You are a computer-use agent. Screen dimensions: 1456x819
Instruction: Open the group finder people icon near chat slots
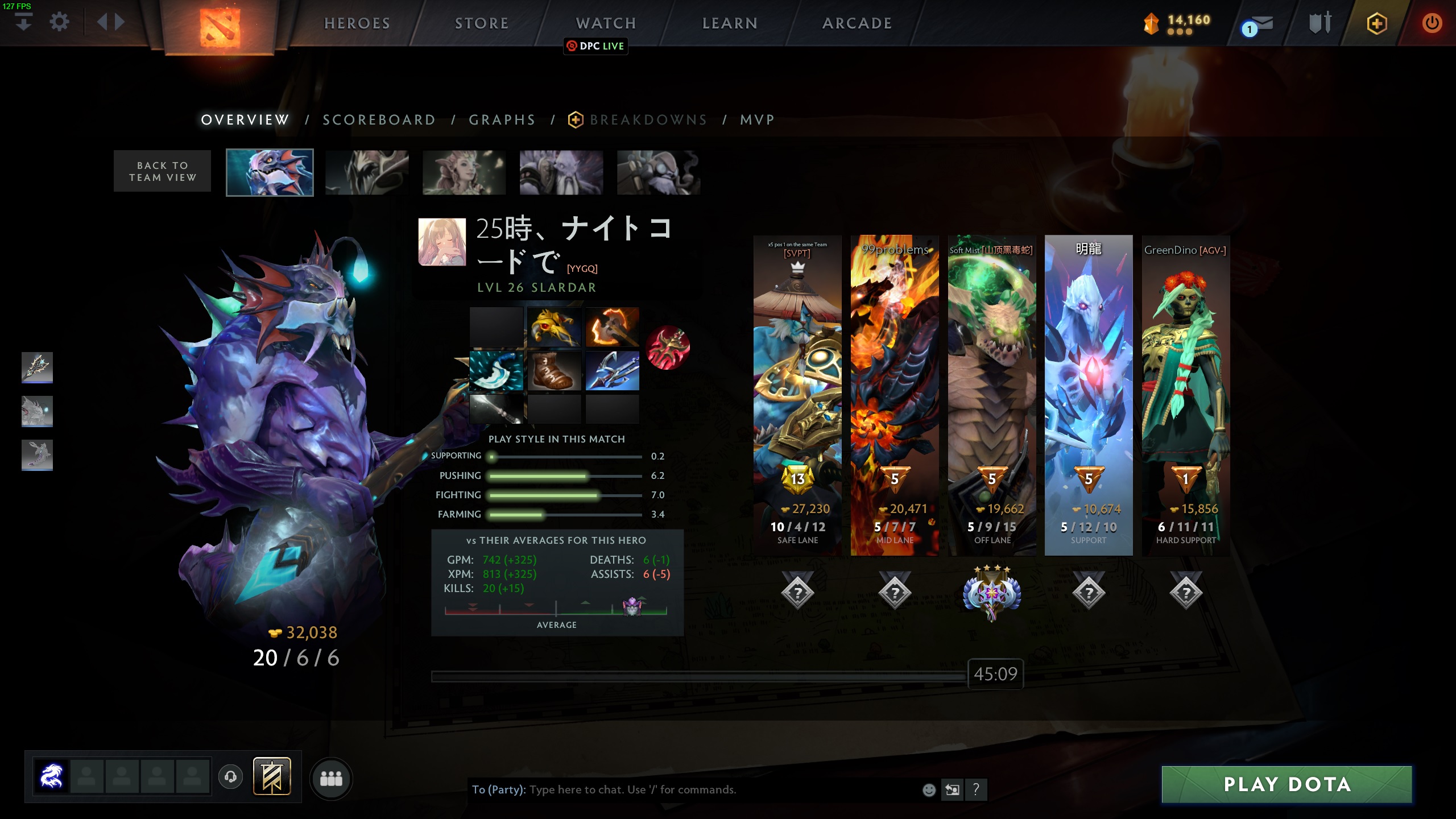click(x=332, y=780)
